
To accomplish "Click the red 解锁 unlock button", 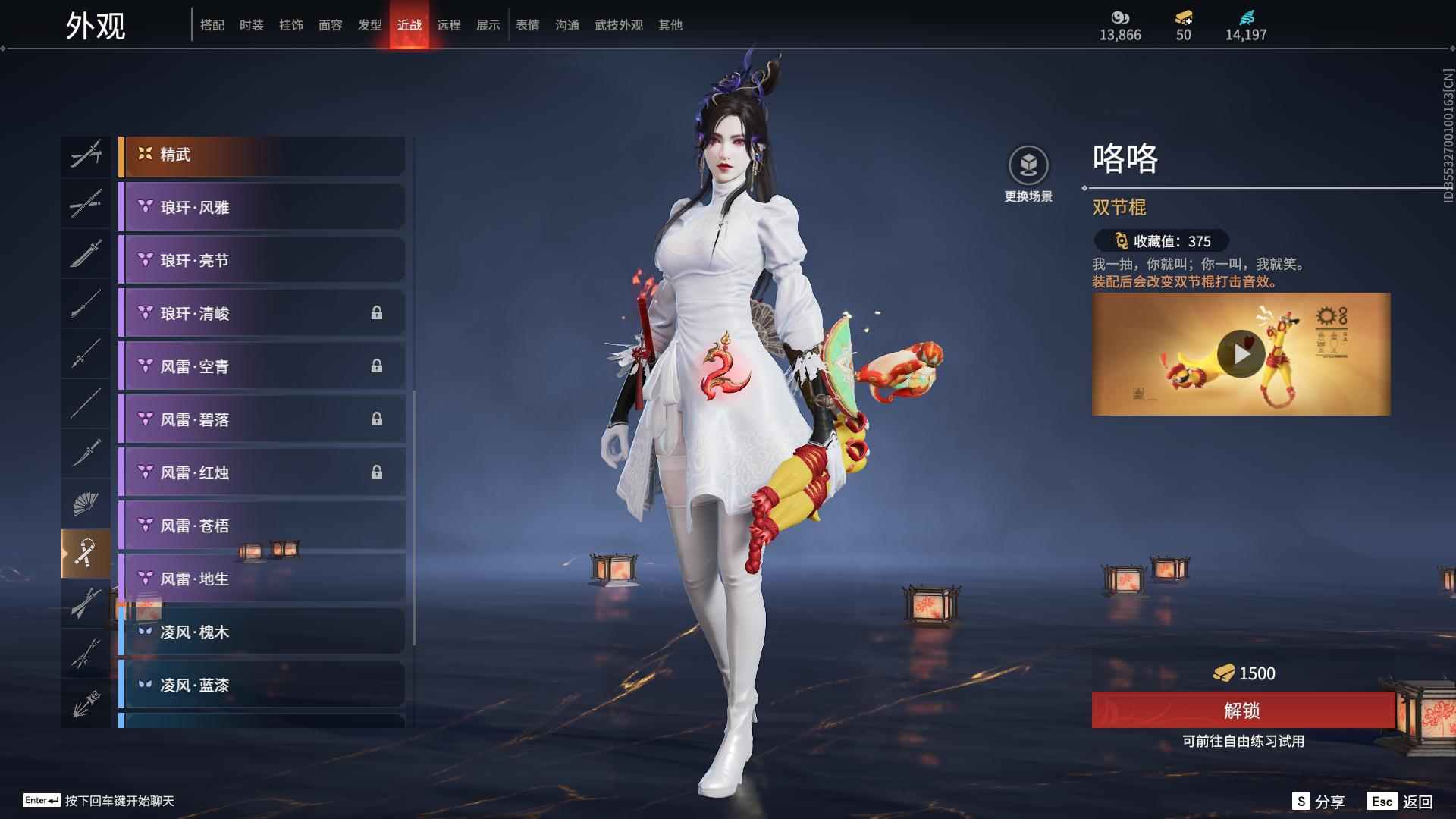I will pyautogui.click(x=1242, y=711).
